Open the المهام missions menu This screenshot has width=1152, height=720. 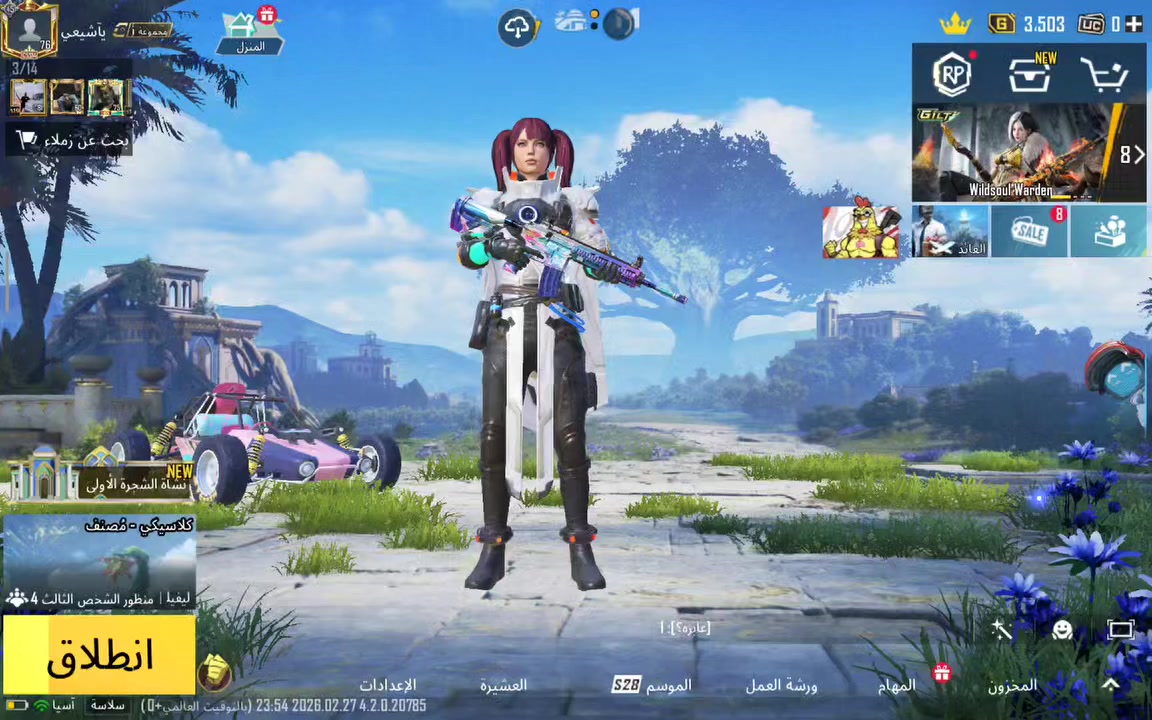[897, 685]
